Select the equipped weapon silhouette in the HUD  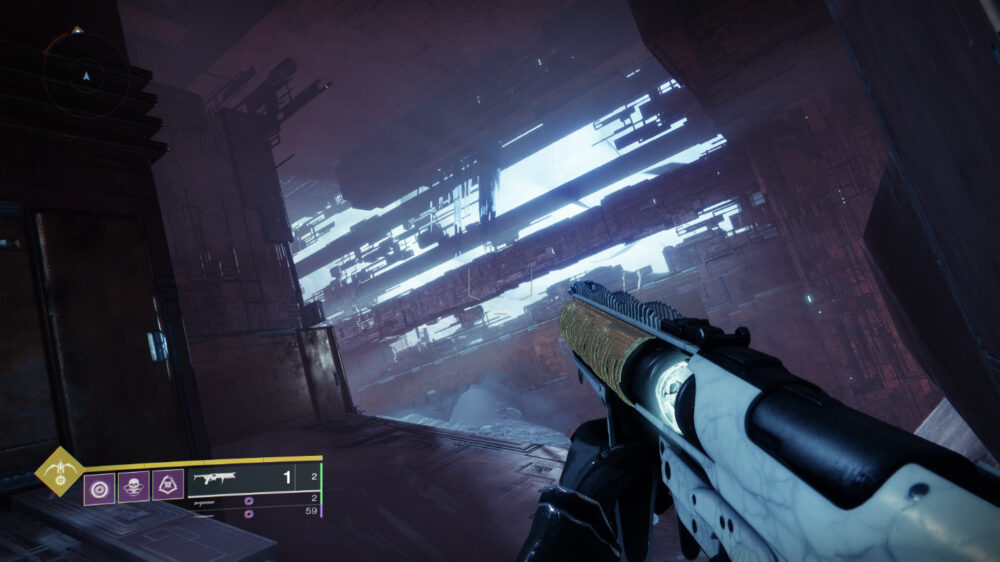pos(214,479)
